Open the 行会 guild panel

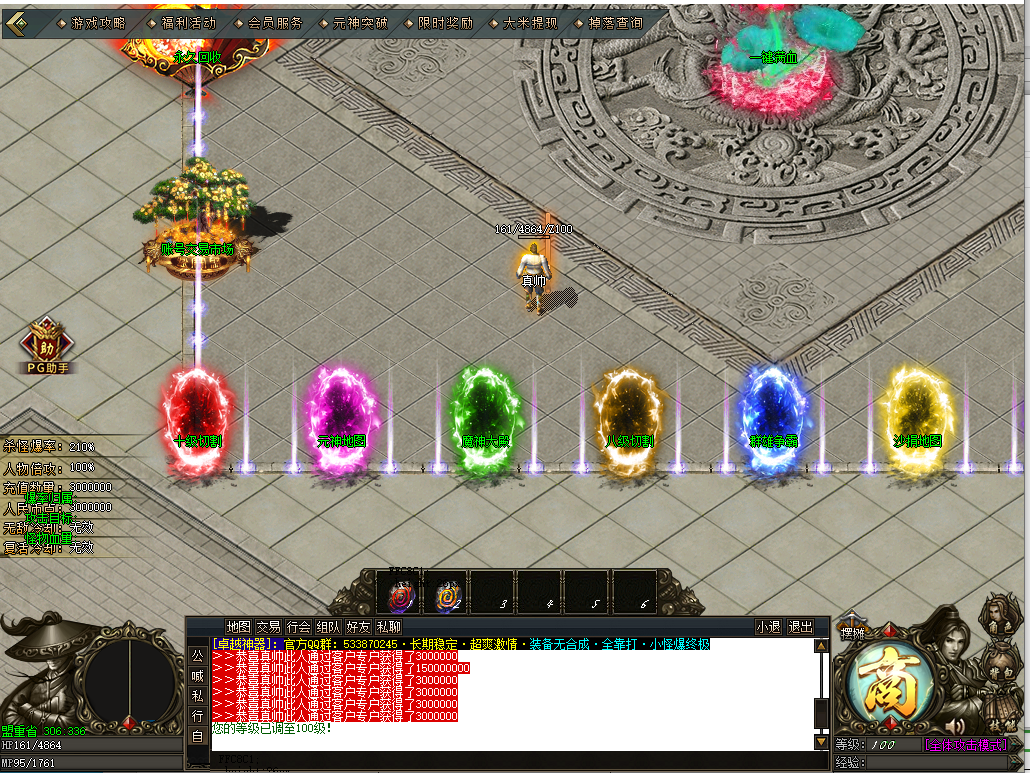click(298, 627)
